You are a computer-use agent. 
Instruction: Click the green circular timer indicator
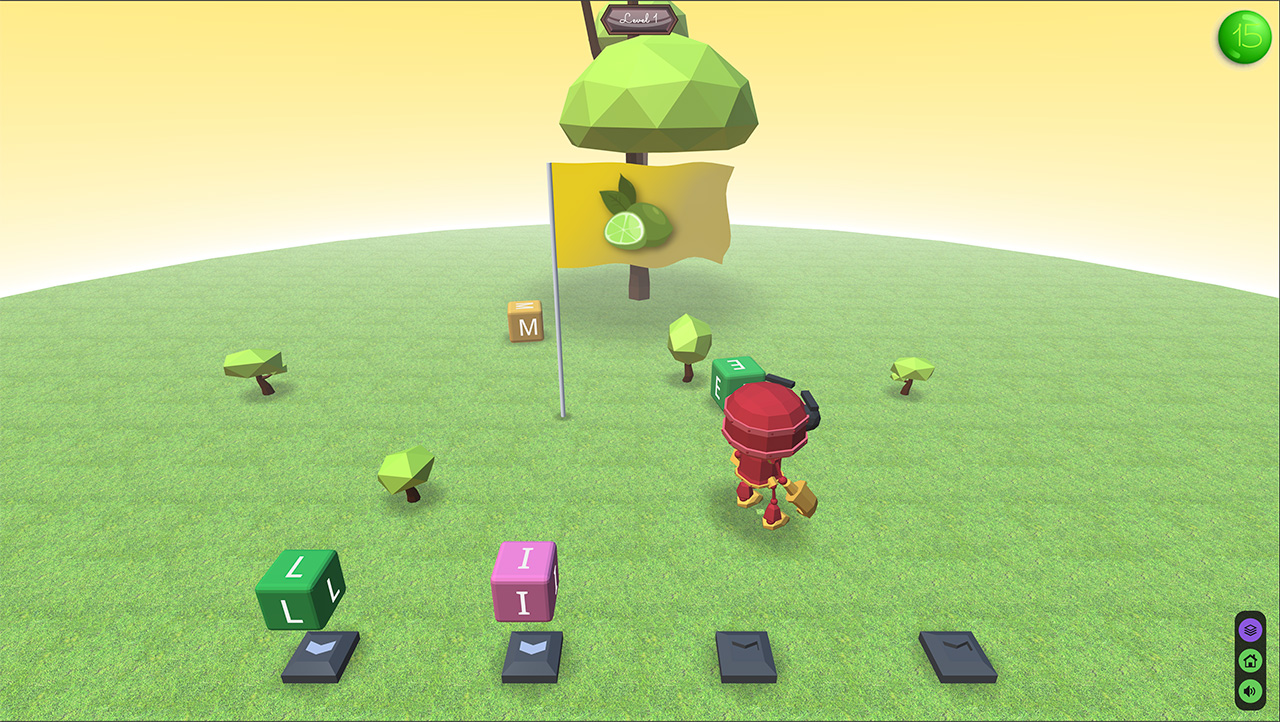point(1244,37)
